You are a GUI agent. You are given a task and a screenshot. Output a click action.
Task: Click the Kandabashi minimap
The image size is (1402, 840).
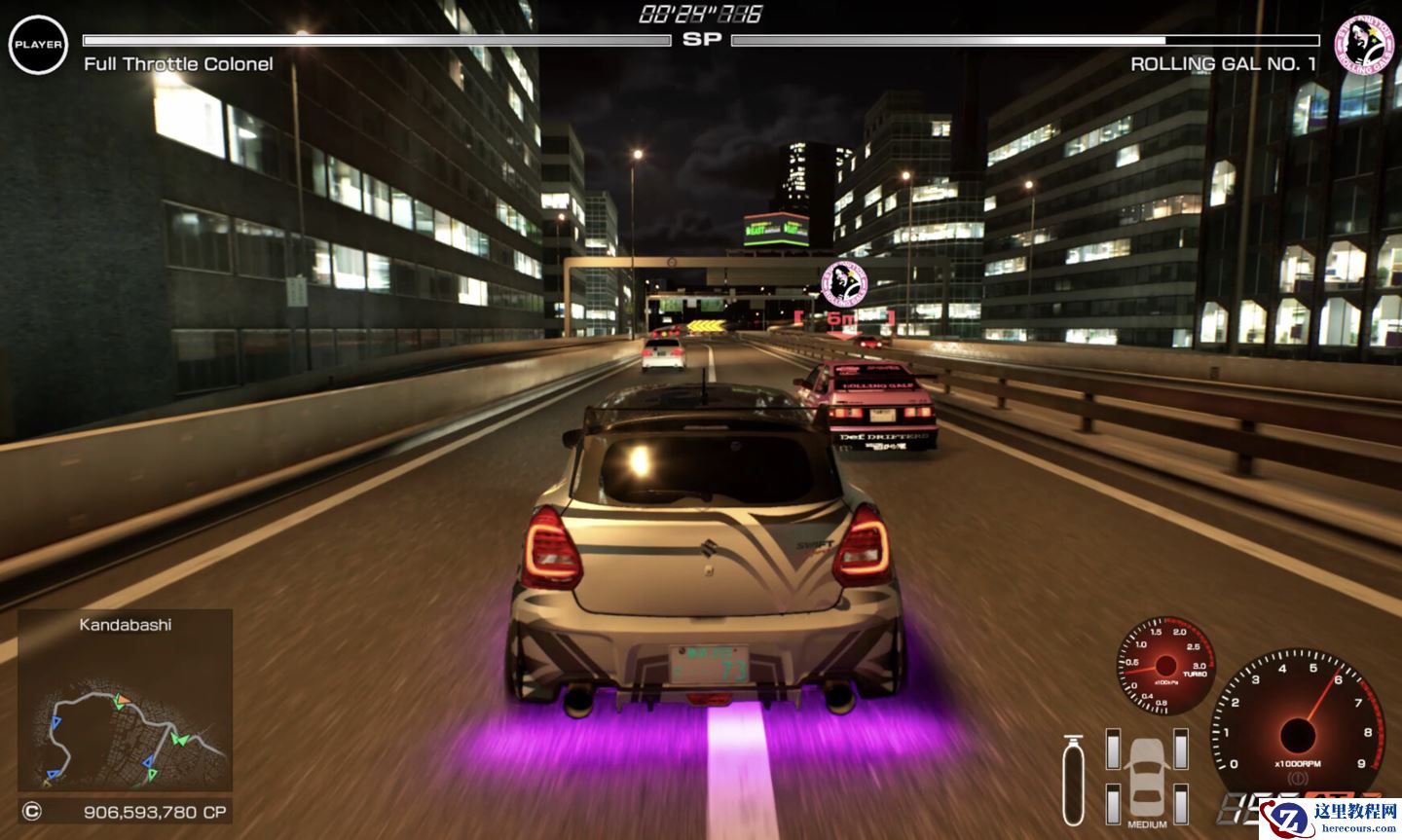tap(125, 713)
